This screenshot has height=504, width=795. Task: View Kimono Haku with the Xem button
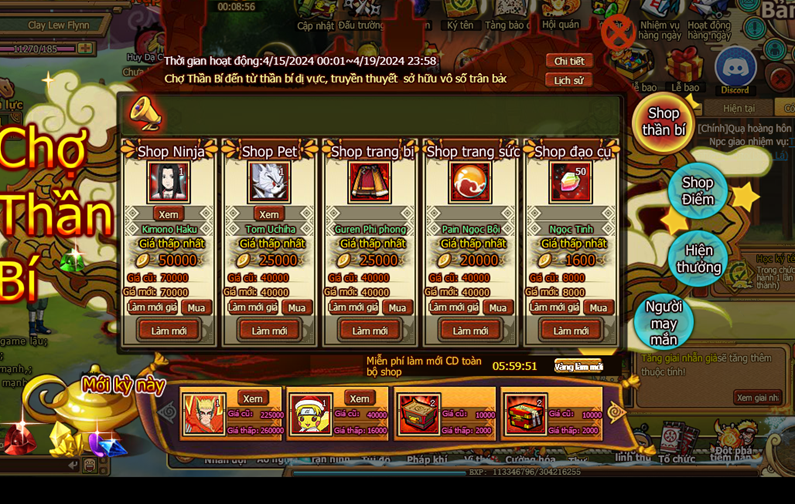[x=168, y=214]
